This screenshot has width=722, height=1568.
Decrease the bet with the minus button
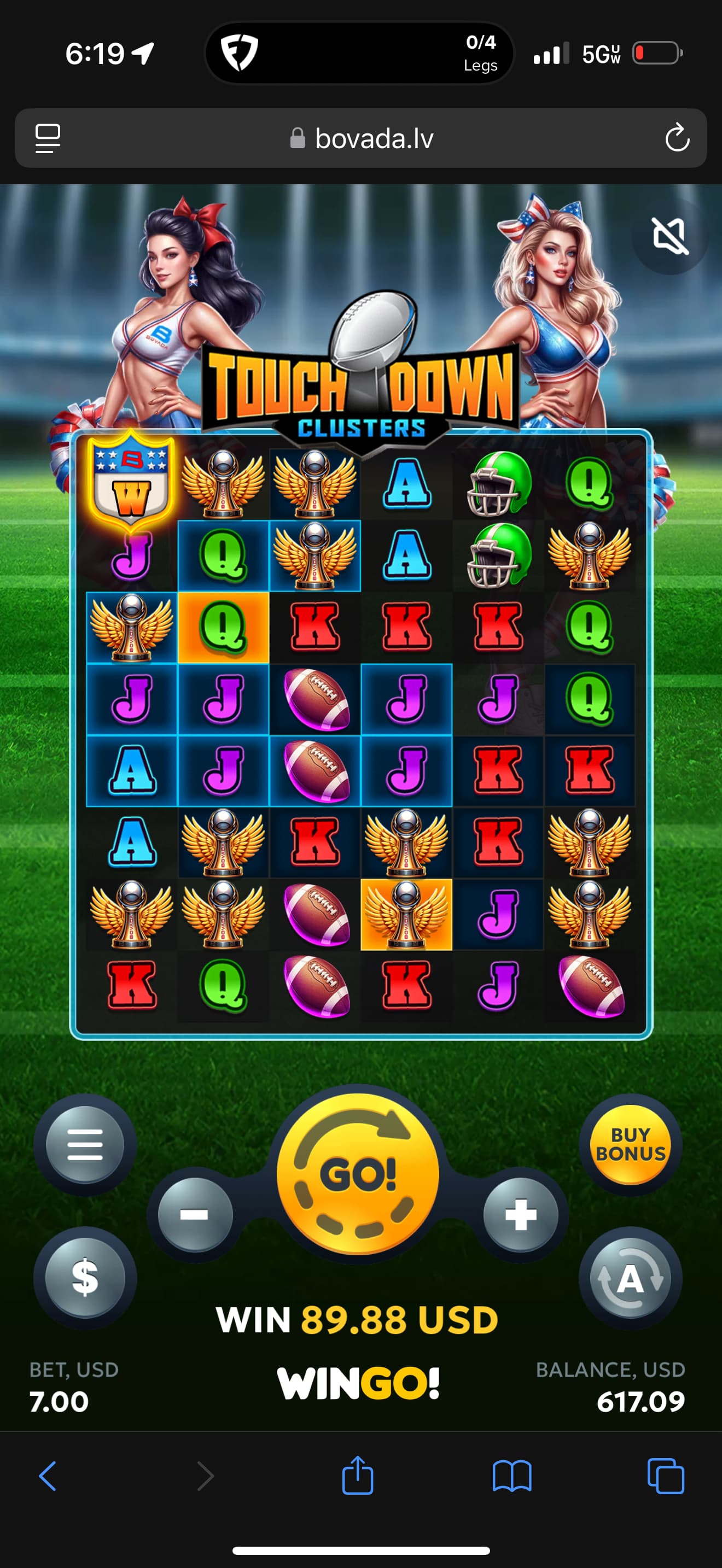(x=195, y=1215)
